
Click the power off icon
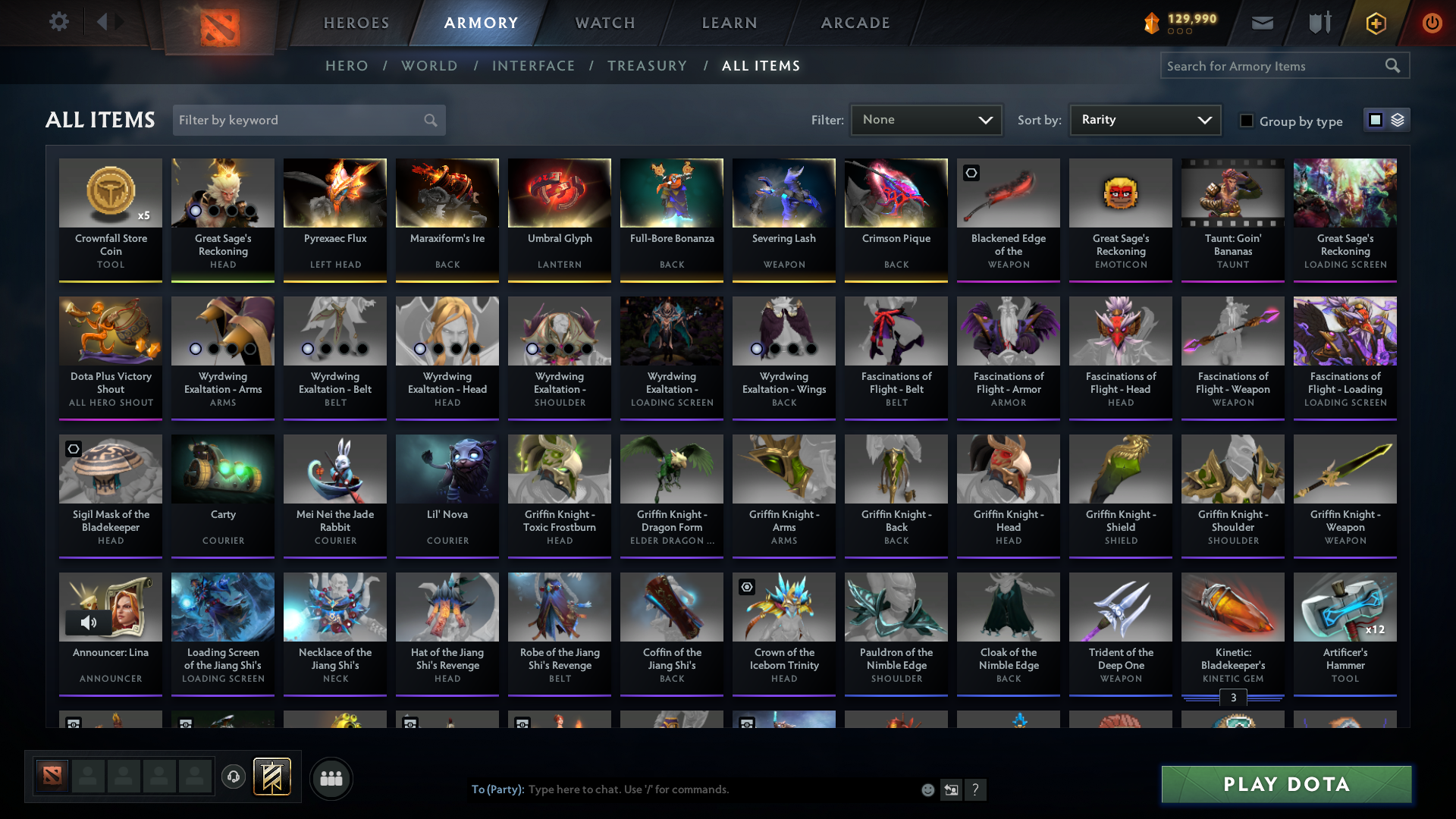click(1432, 23)
